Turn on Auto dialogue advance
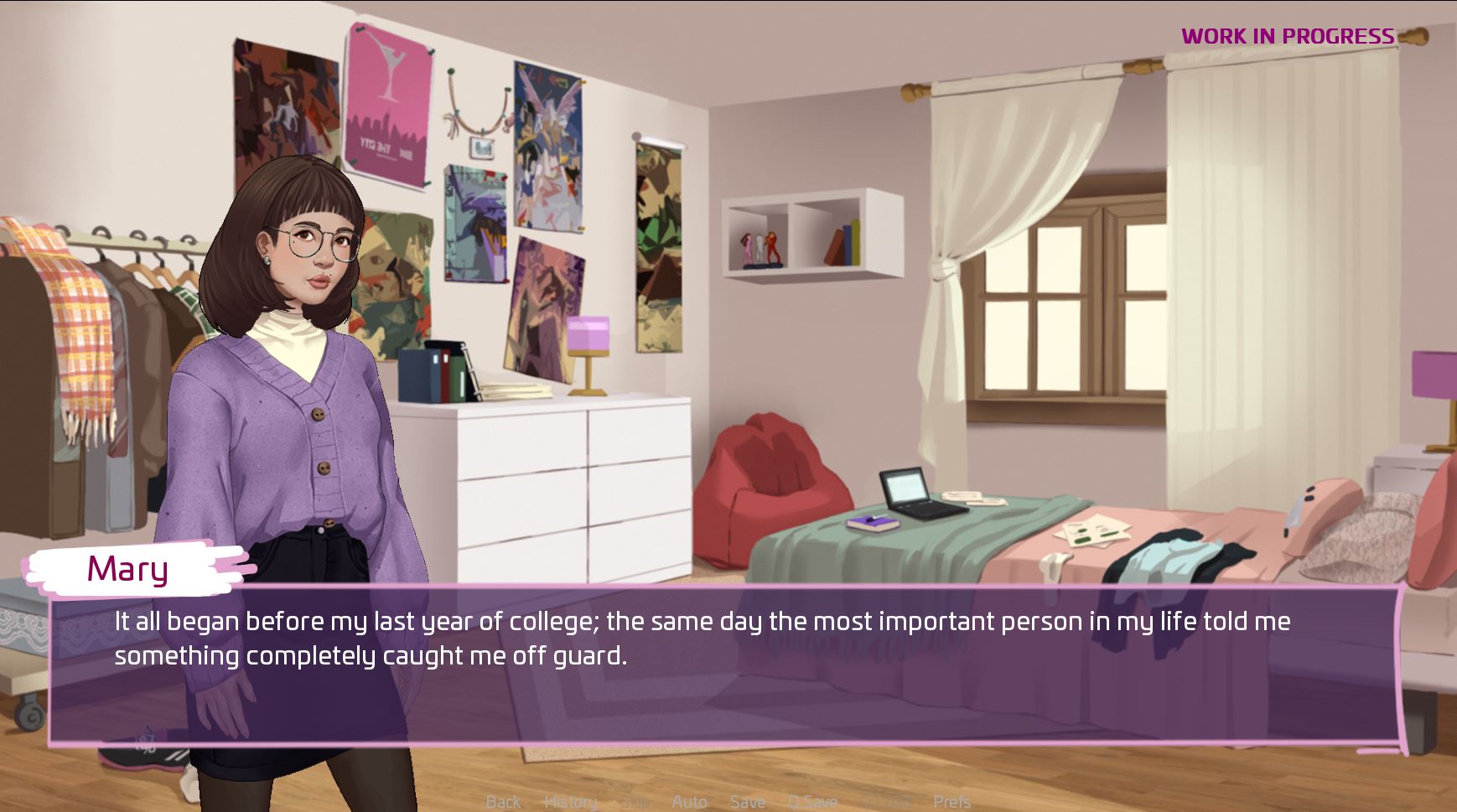Viewport: 1457px width, 812px height. tap(689, 802)
